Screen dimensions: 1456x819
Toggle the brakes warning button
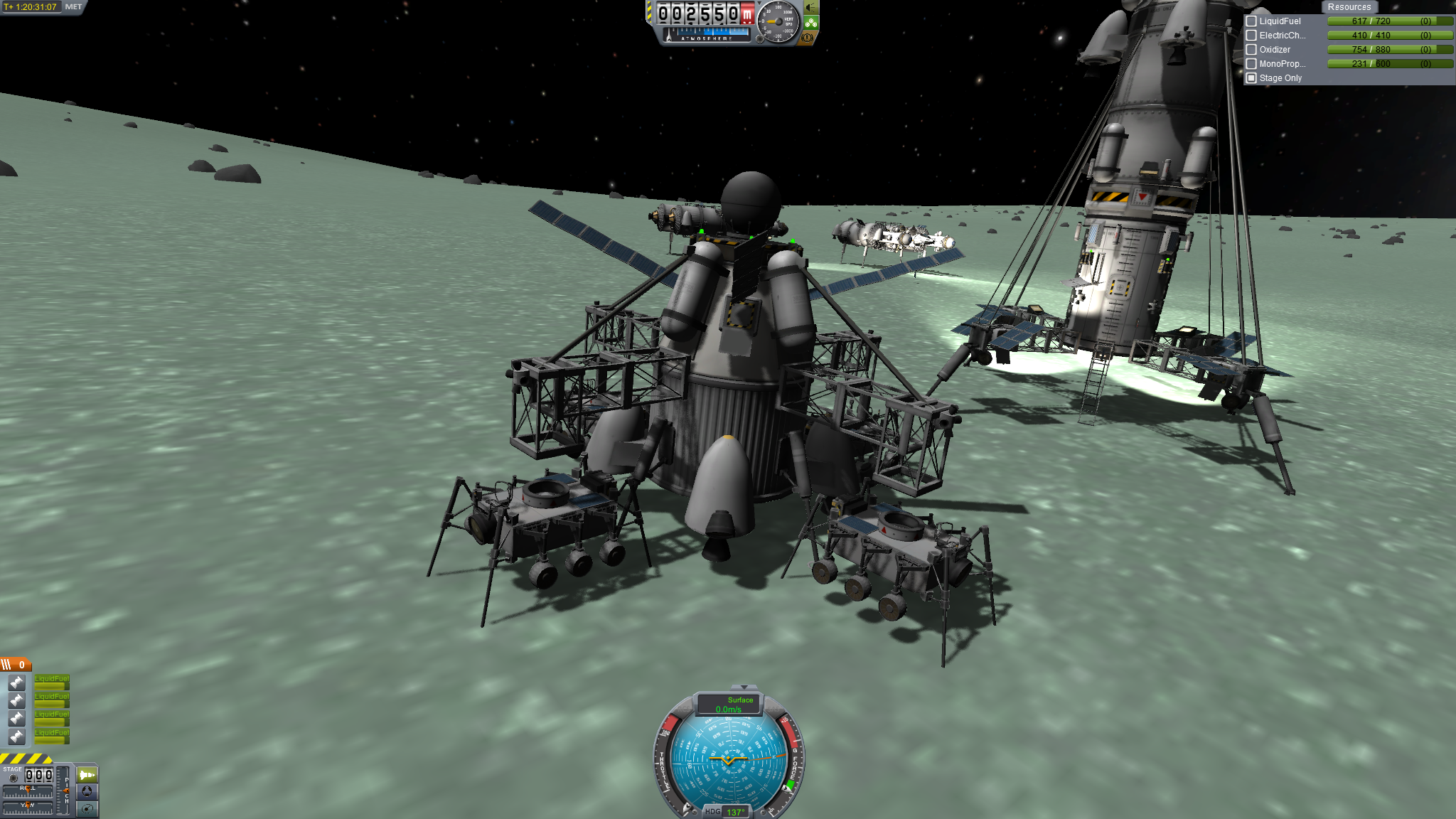pyautogui.click(x=807, y=38)
